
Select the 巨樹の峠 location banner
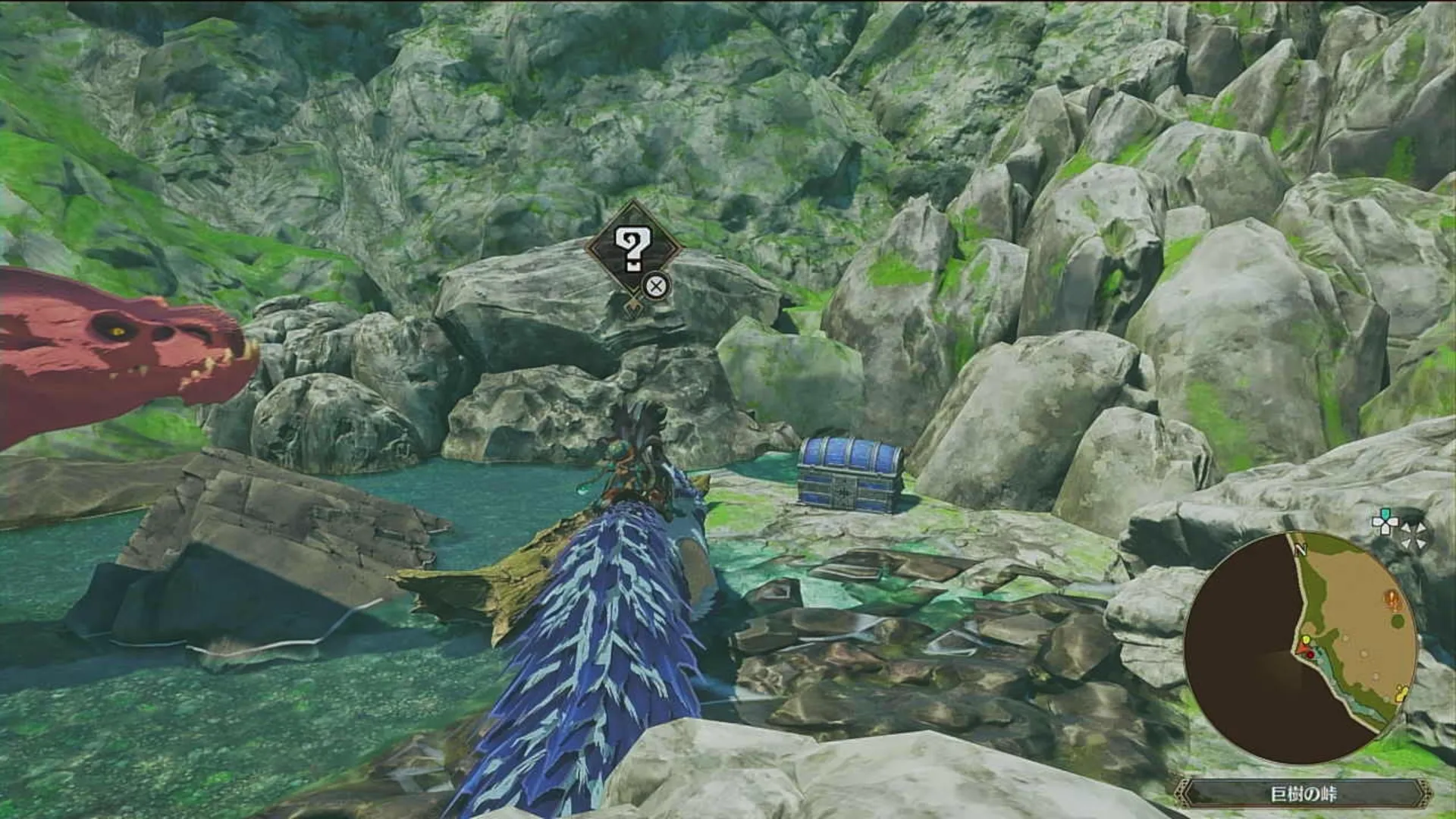click(x=1302, y=794)
